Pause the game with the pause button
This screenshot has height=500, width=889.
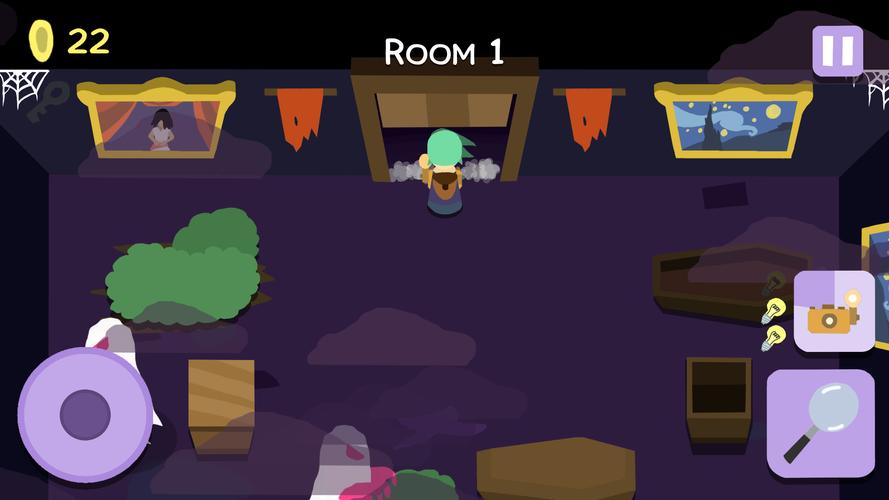837,50
